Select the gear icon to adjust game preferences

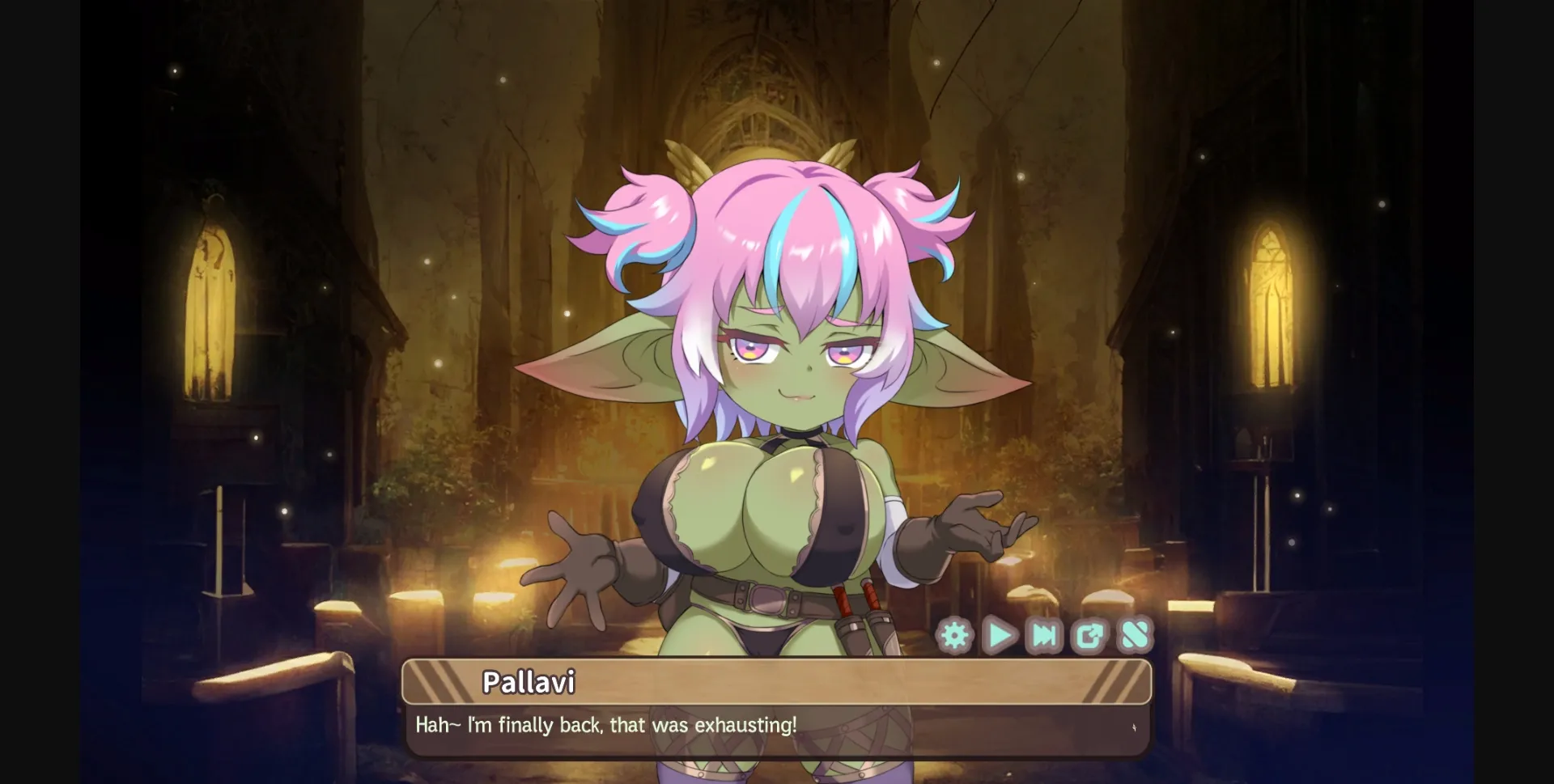(955, 637)
